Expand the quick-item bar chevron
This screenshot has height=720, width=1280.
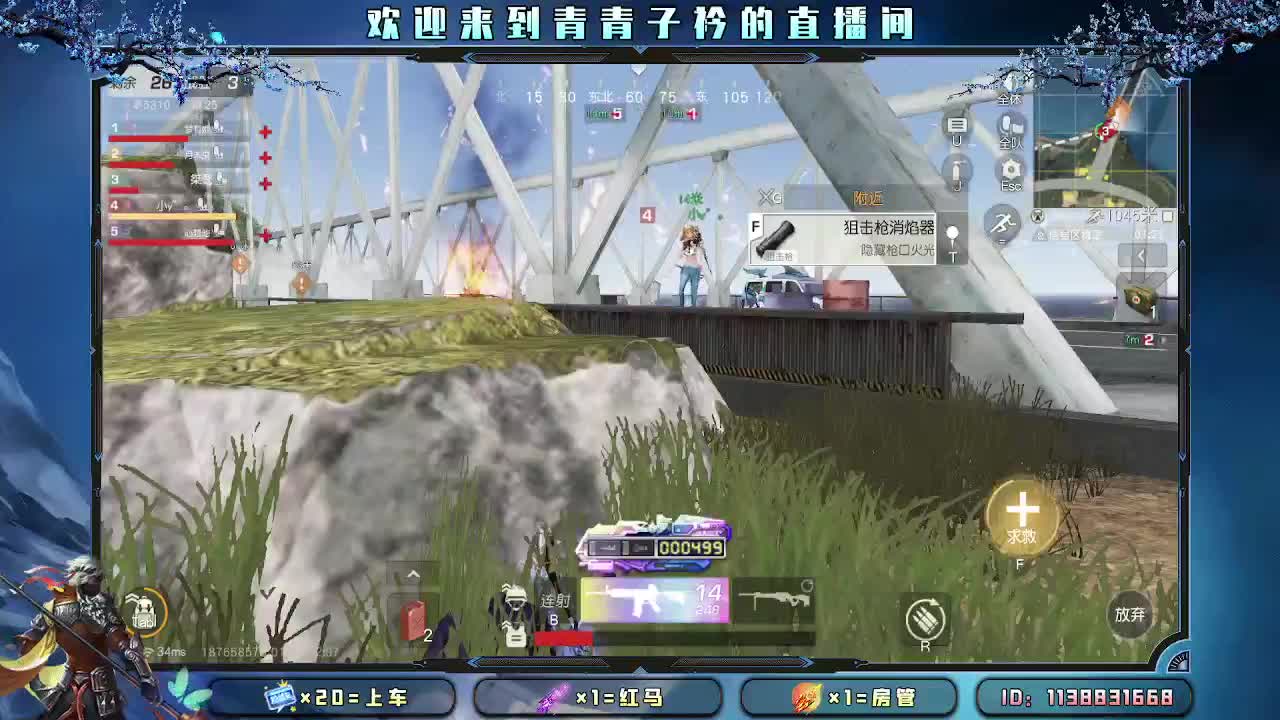coord(412,572)
